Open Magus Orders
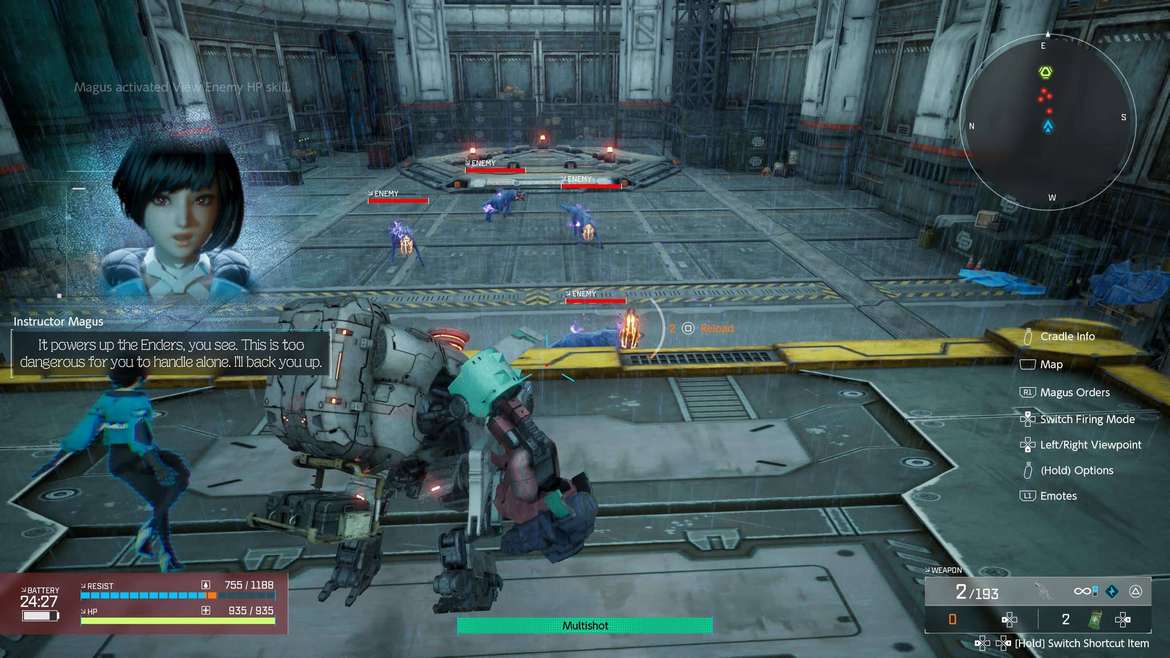 (1074, 393)
